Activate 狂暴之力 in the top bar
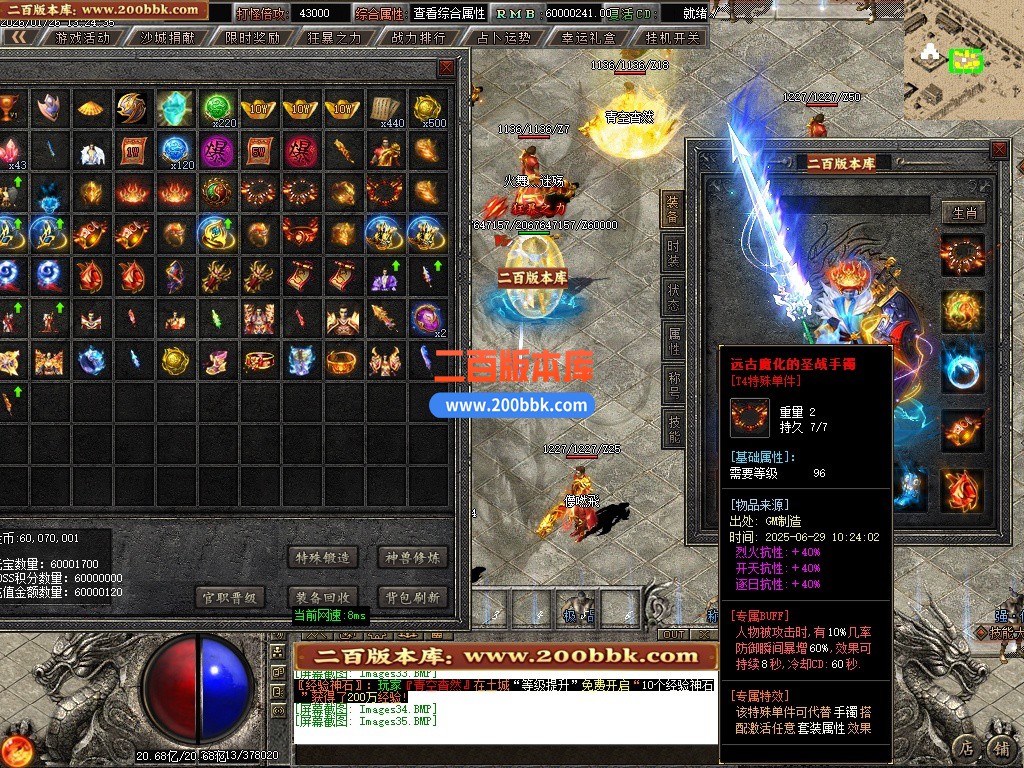The width and height of the screenshot is (1024, 768). 334,38
